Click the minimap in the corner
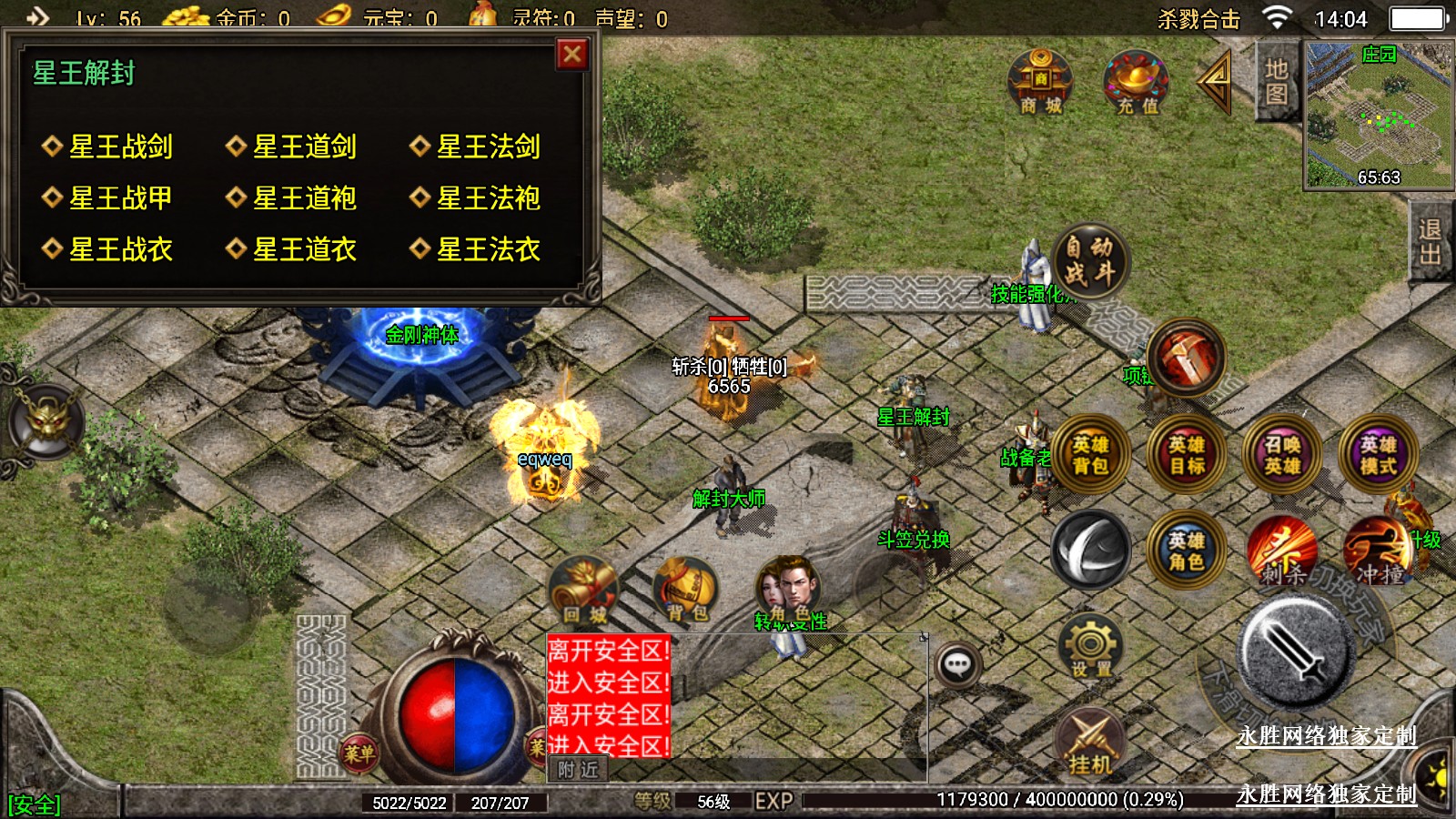 (1378, 115)
